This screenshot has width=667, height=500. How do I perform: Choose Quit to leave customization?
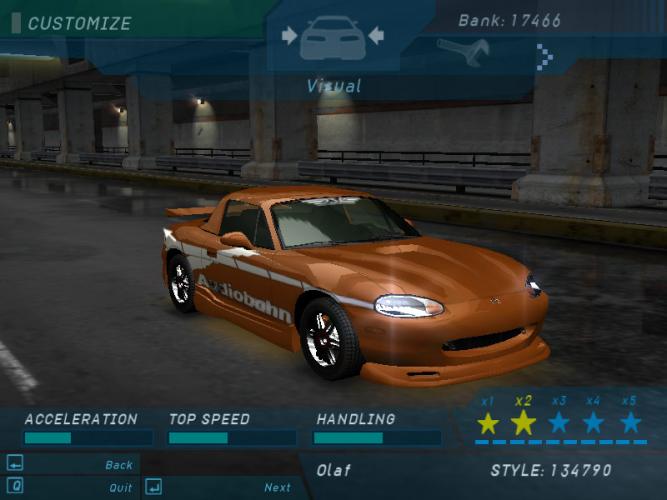(x=120, y=488)
